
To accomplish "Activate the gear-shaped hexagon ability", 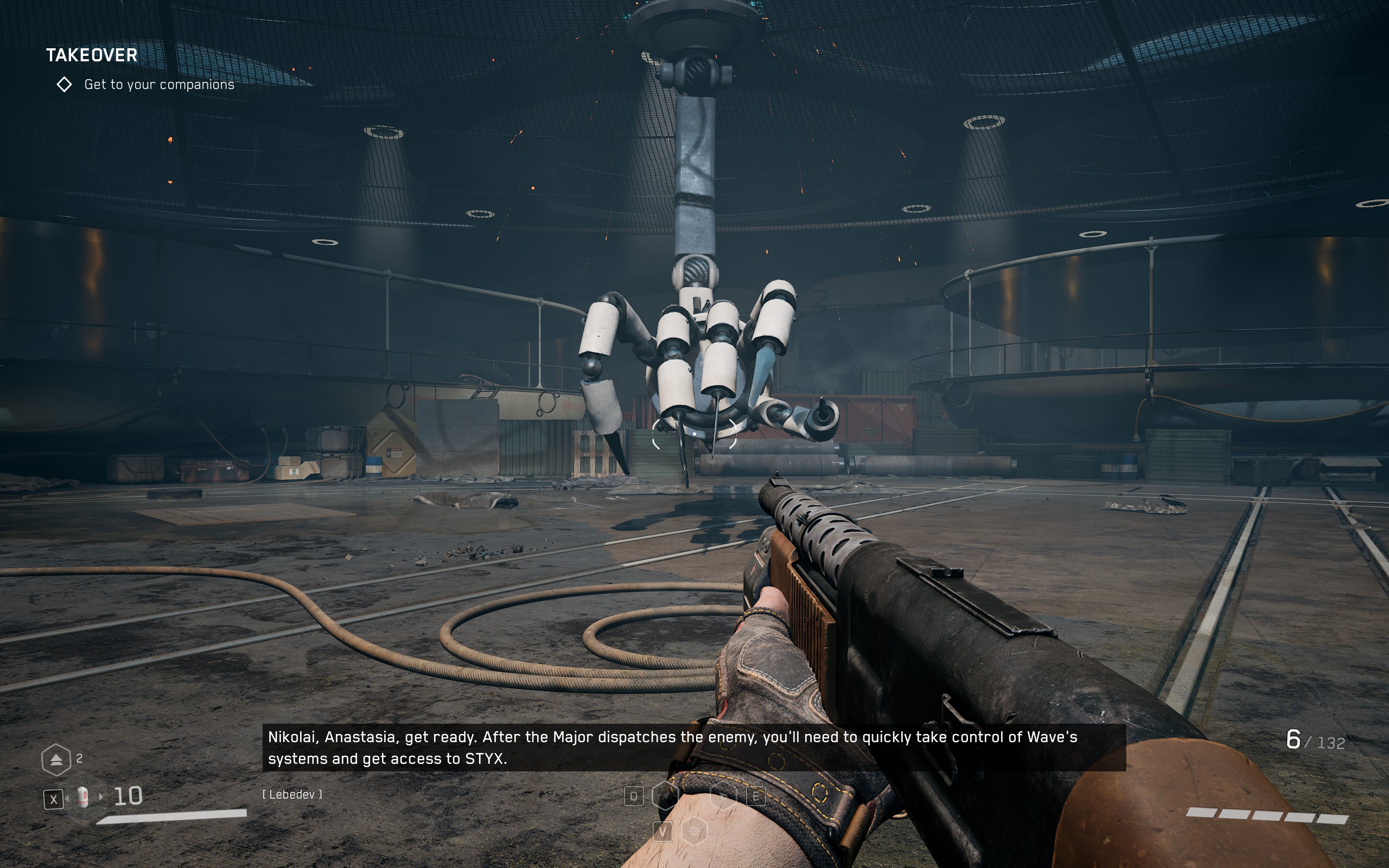I will (x=694, y=831).
